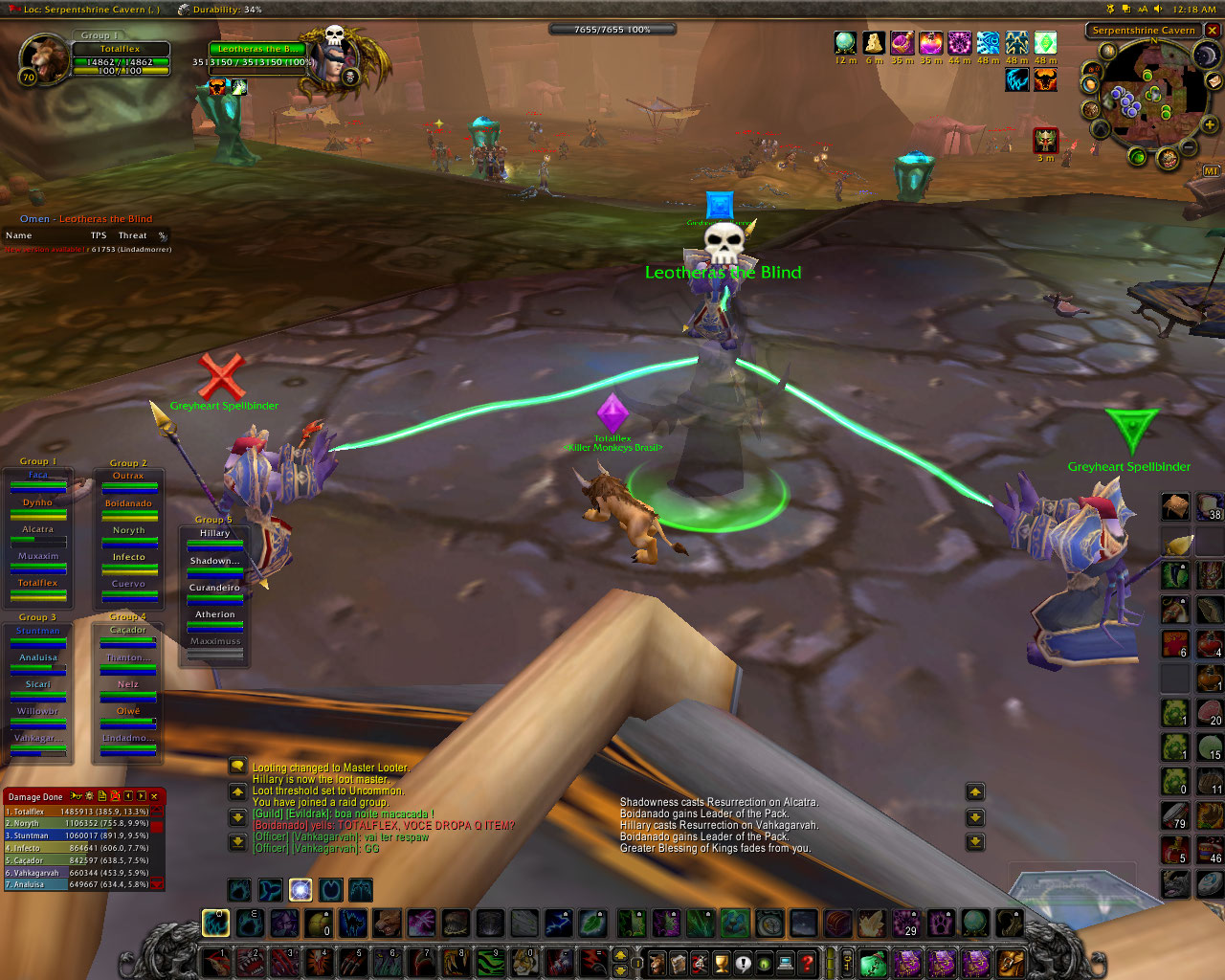Open the golden trophy micro menu button
Viewport: 1225px width, 980px height.
[722, 962]
